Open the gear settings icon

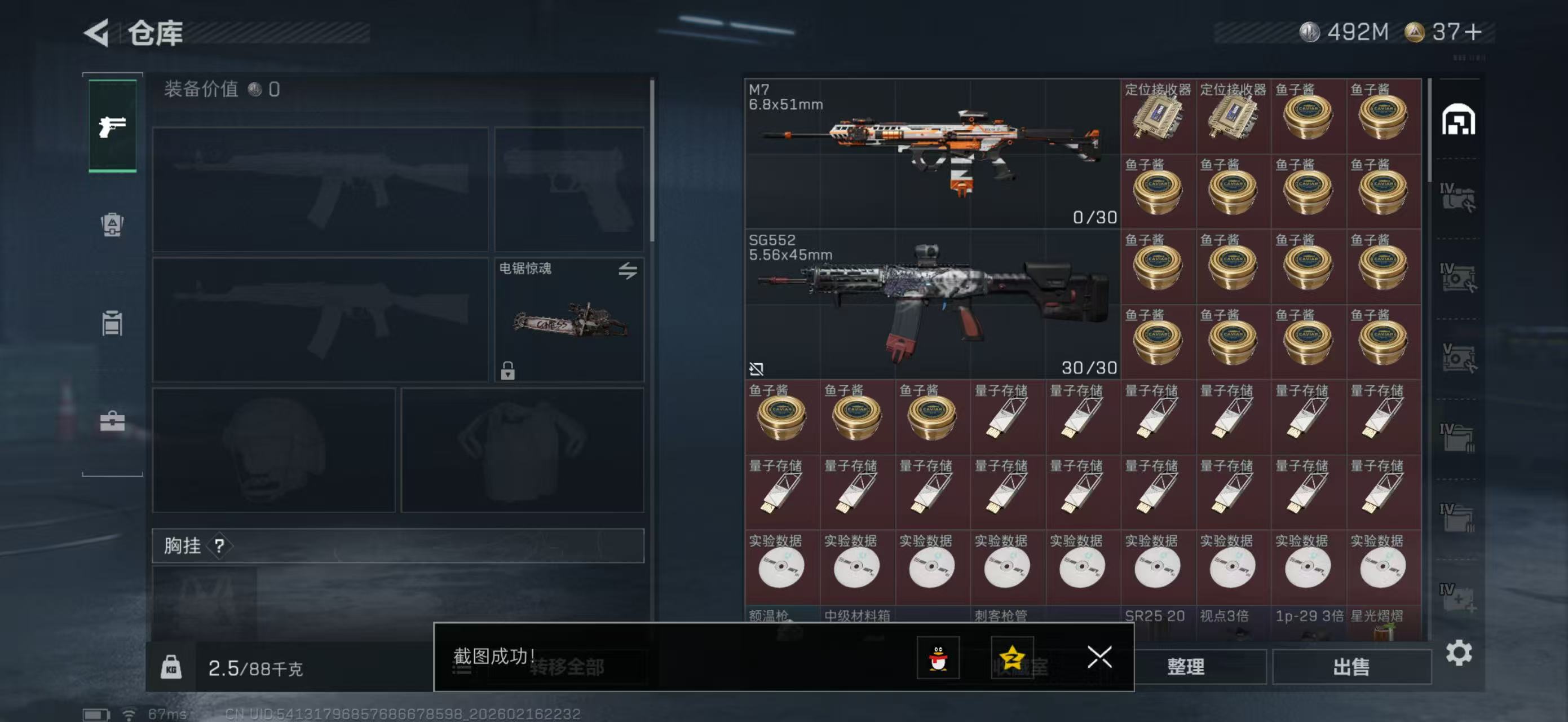point(1459,653)
